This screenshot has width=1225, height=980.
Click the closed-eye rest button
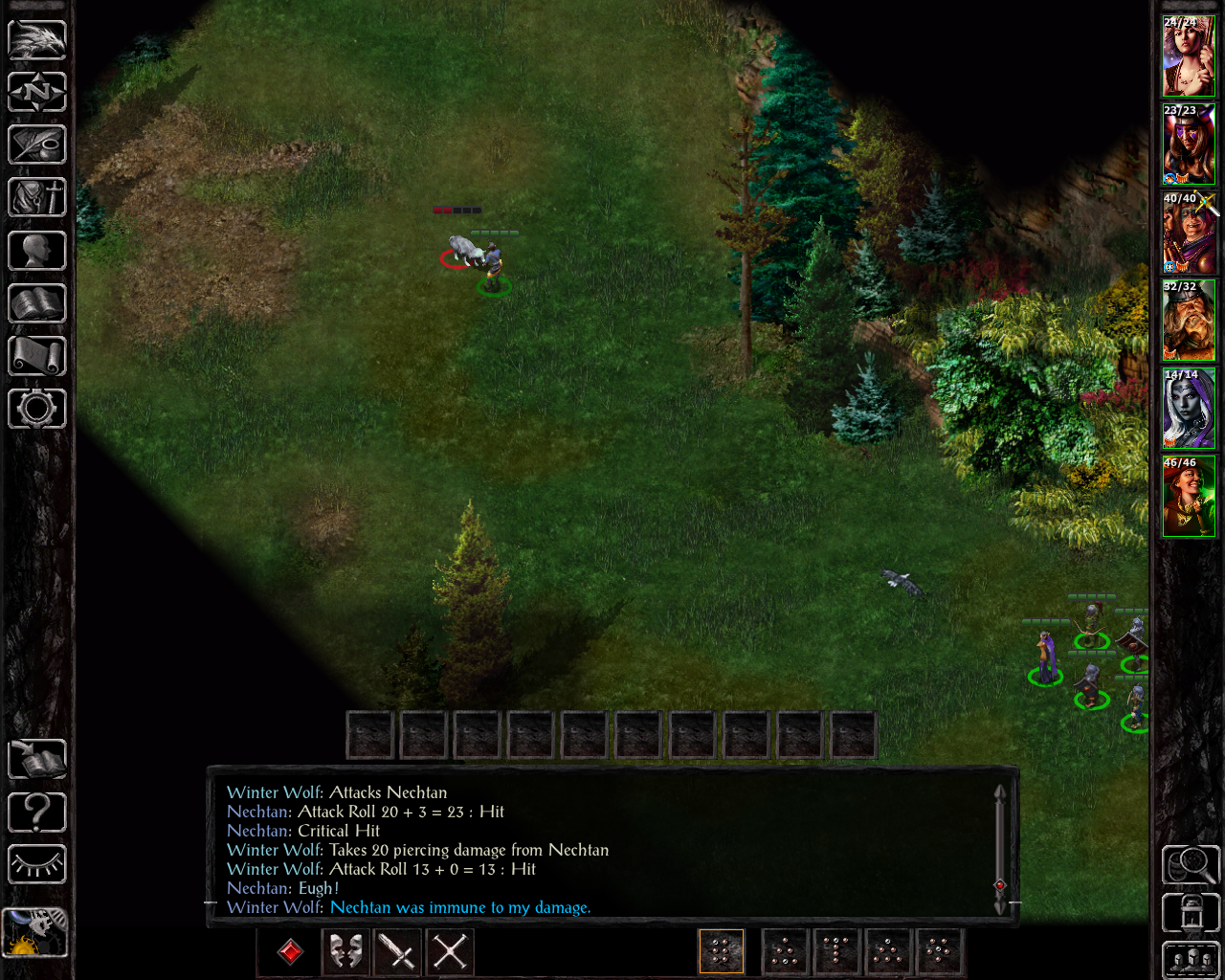click(37, 865)
